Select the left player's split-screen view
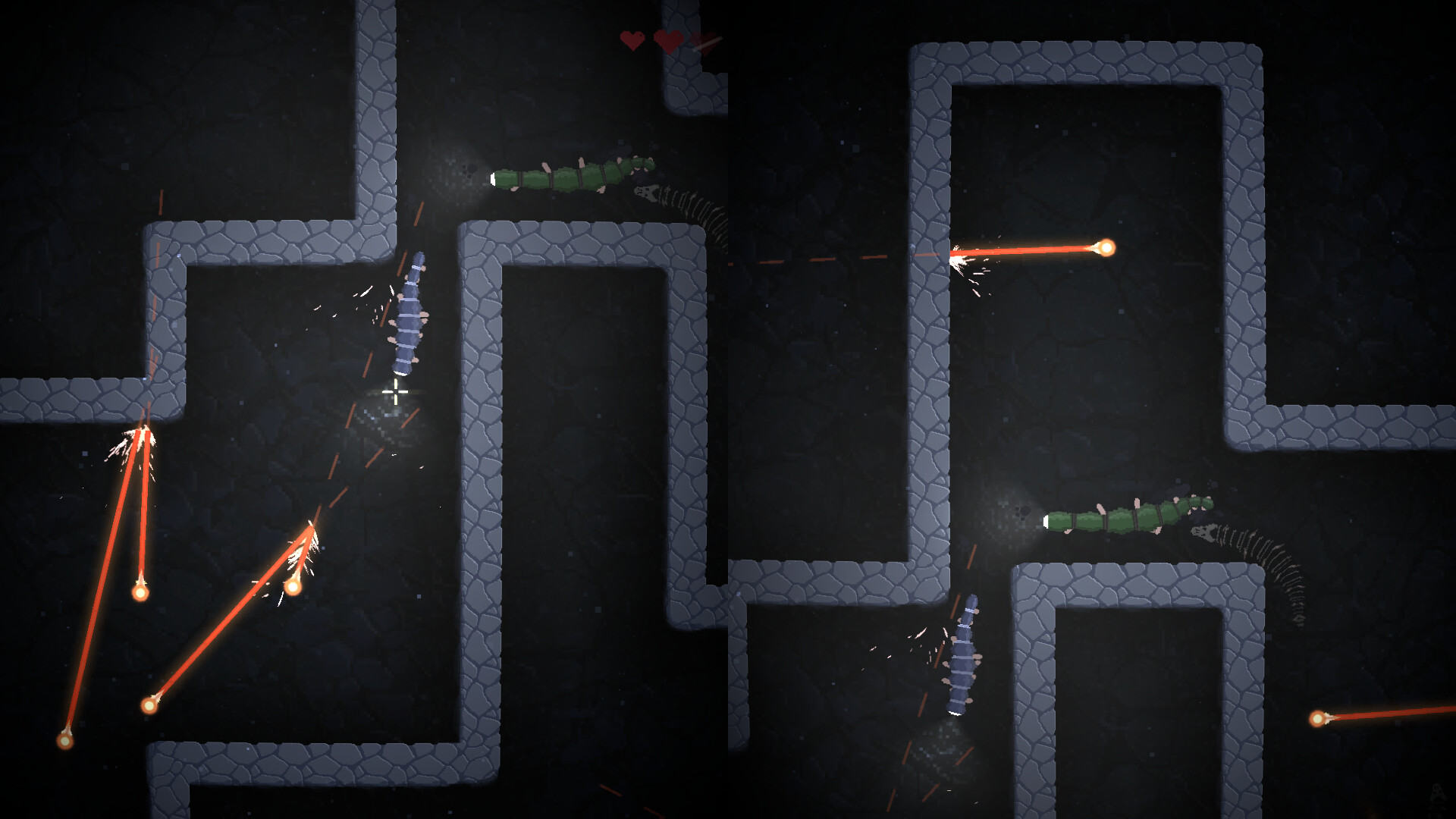Image resolution: width=1456 pixels, height=819 pixels. pyautogui.click(x=364, y=409)
